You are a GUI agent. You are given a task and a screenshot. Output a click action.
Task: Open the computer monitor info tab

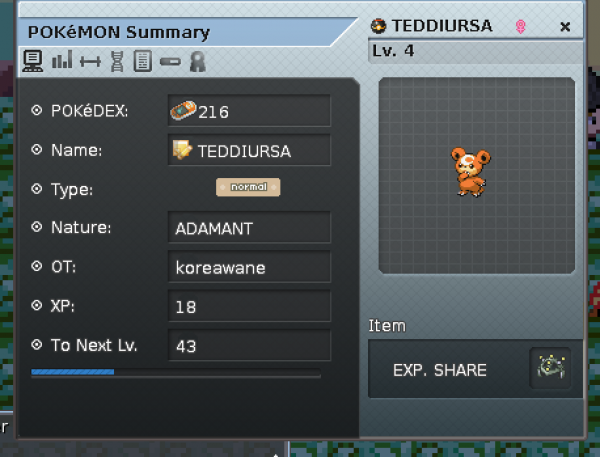[x=33, y=61]
